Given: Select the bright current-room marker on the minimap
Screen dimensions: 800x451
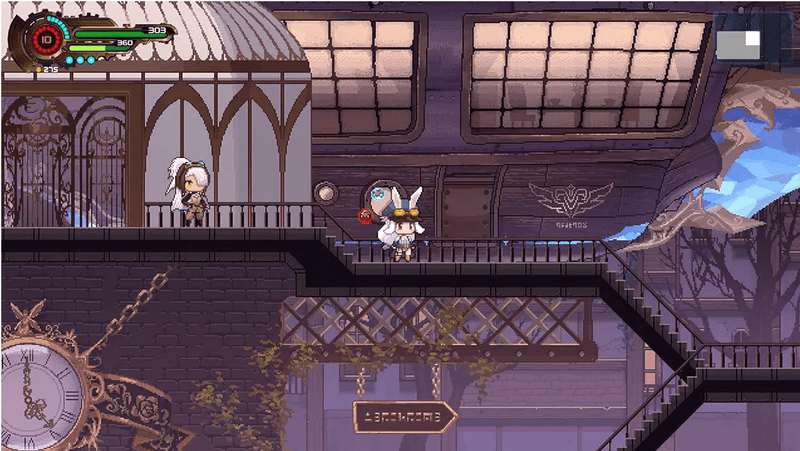Looking at the screenshot, I should point(751,38).
